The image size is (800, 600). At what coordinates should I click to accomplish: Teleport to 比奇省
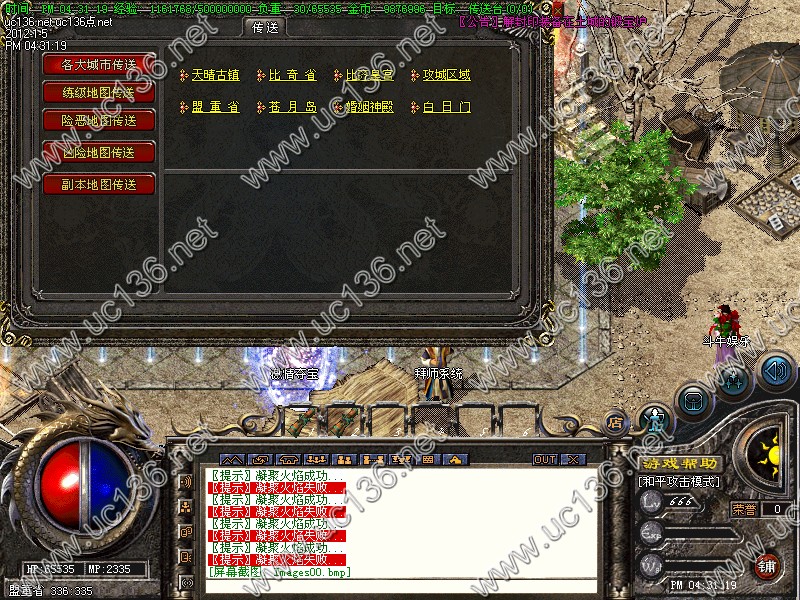292,75
